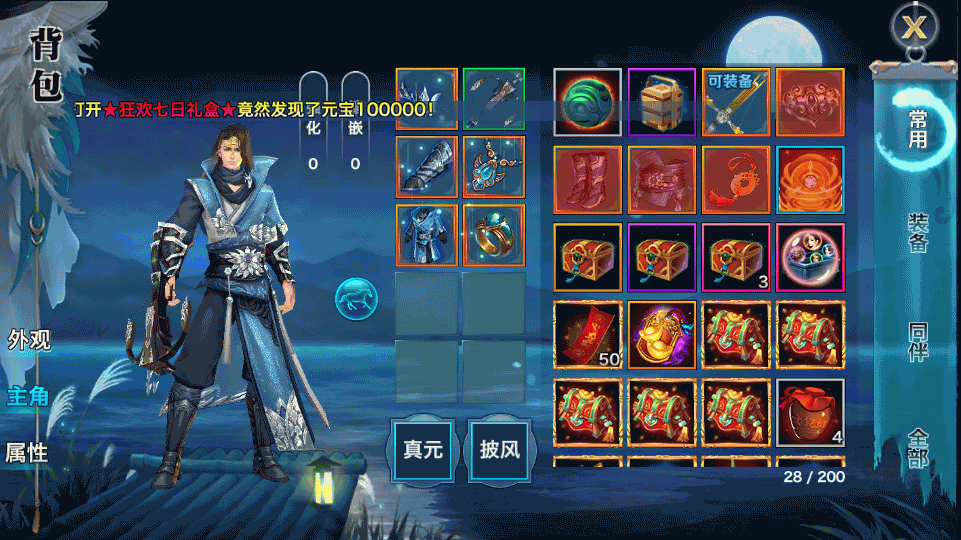Screen dimensions: 961x540
Task: Close the backpack with the X button
Action: click(x=914, y=27)
